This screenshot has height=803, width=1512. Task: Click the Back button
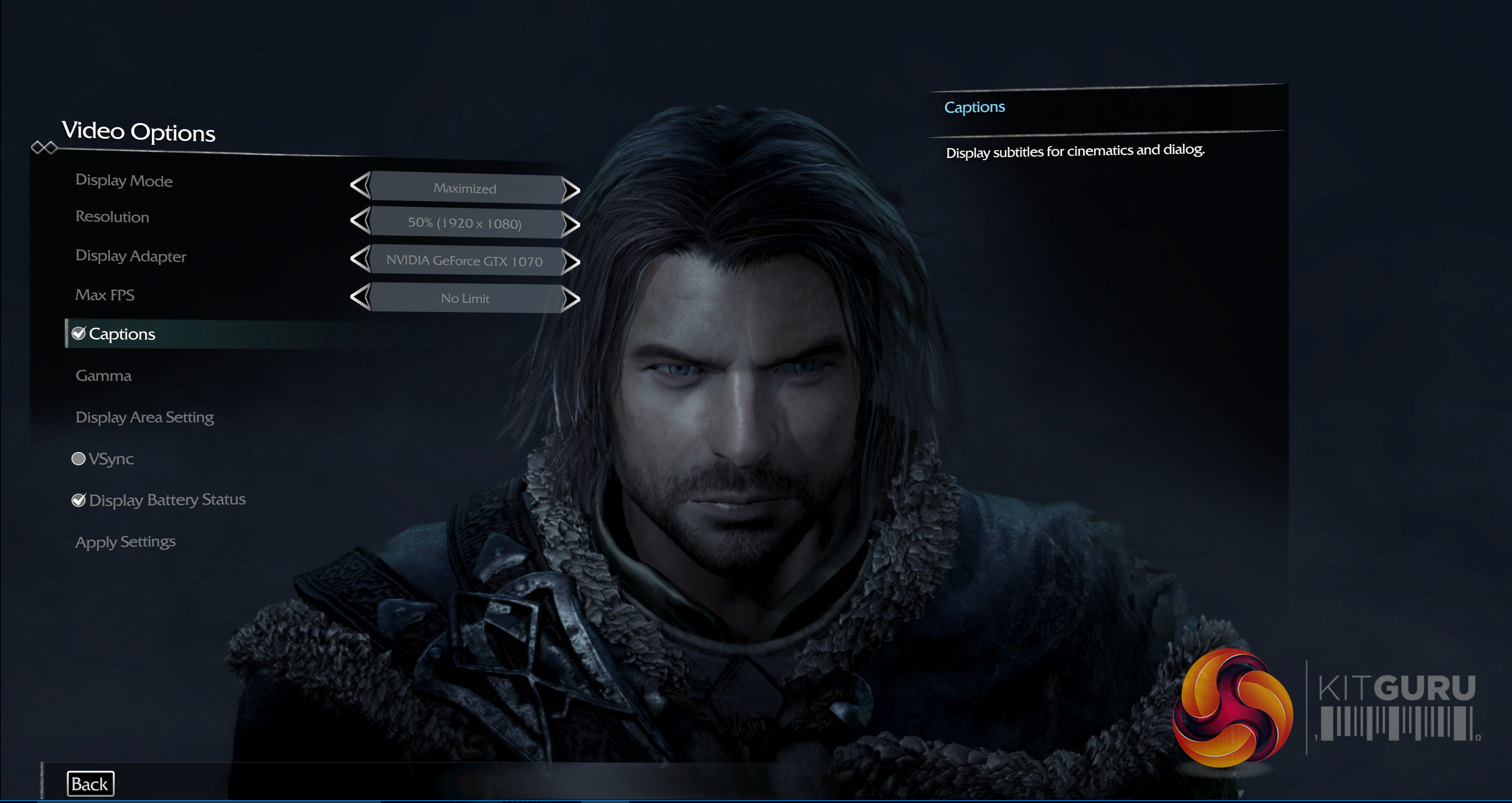click(90, 784)
